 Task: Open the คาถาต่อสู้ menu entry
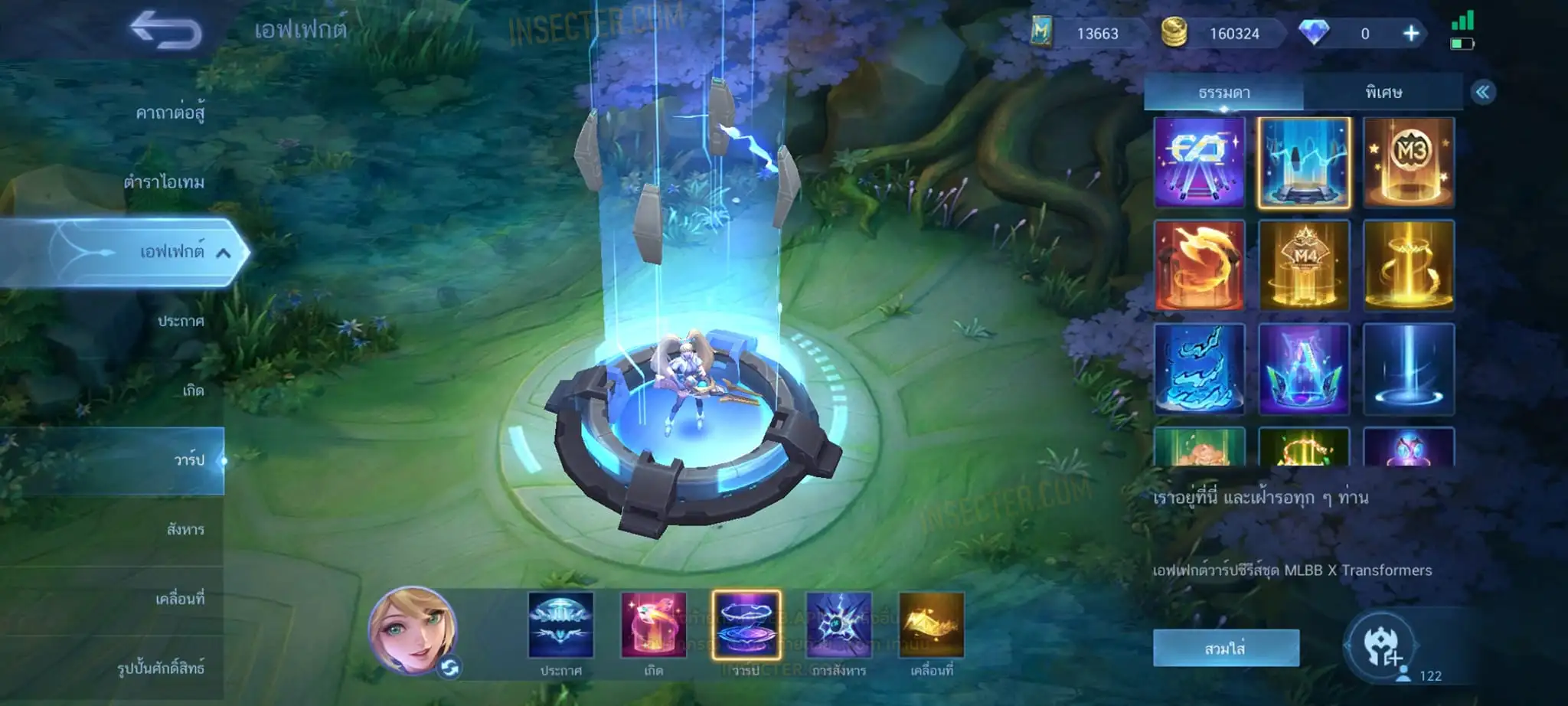(x=170, y=113)
